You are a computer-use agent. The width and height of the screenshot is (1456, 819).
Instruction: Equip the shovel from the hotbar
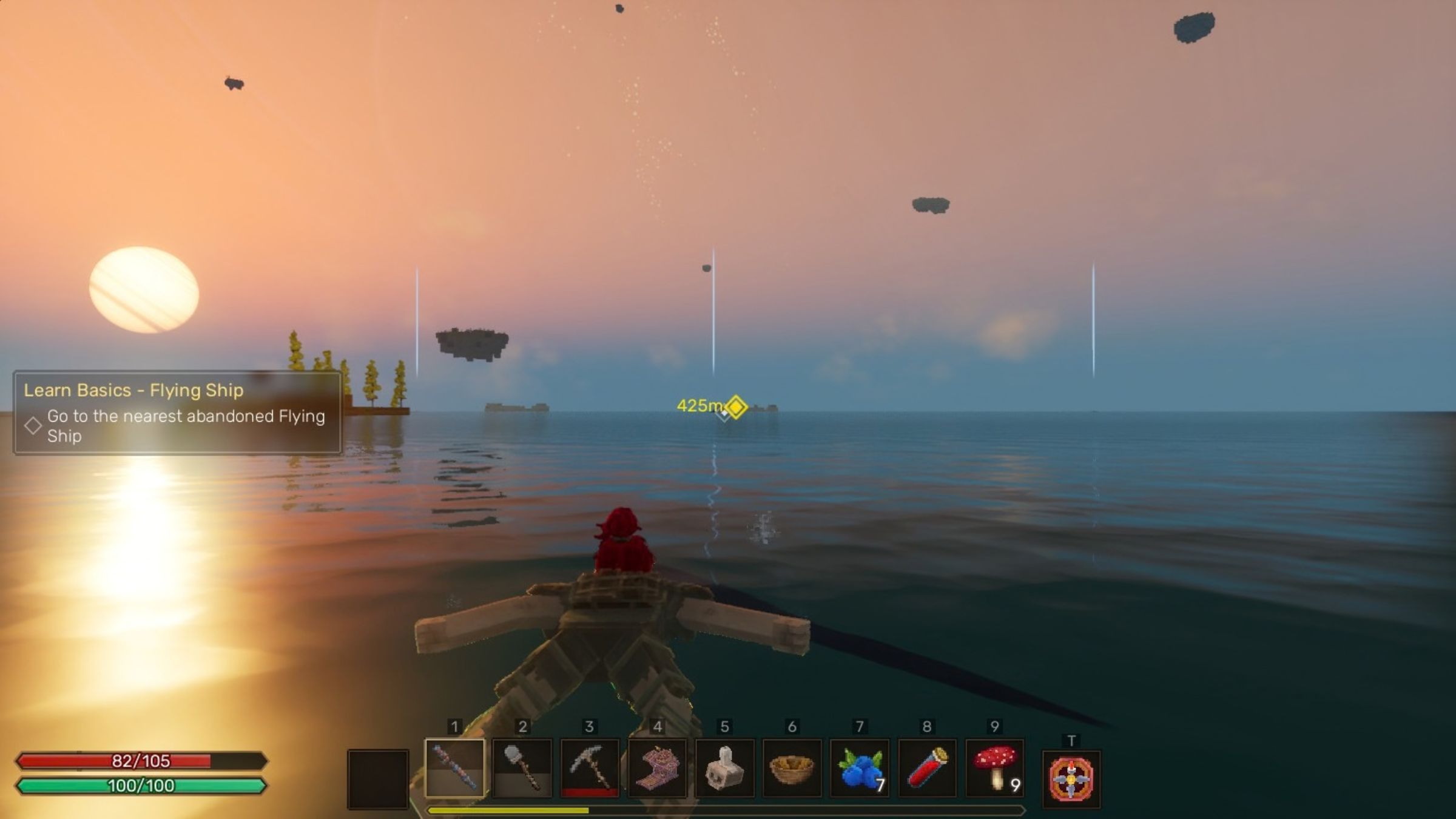pyautogui.click(x=522, y=768)
